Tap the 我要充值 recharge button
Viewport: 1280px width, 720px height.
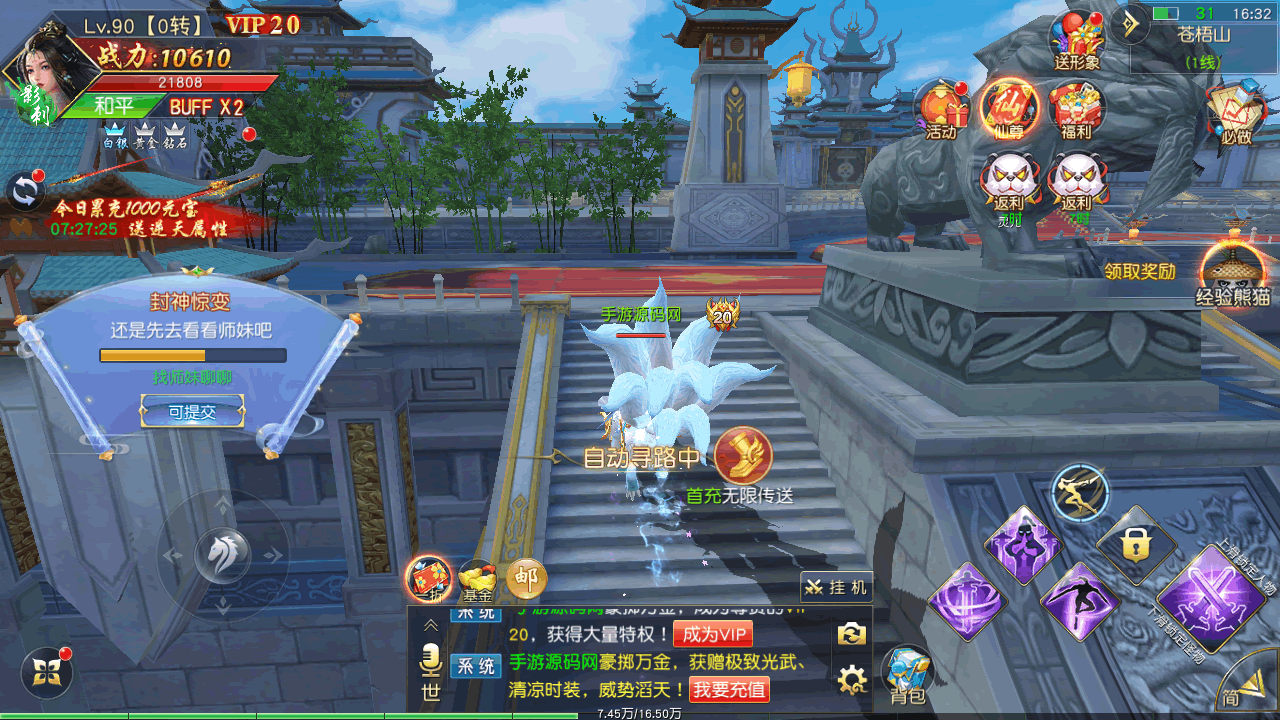(x=729, y=689)
